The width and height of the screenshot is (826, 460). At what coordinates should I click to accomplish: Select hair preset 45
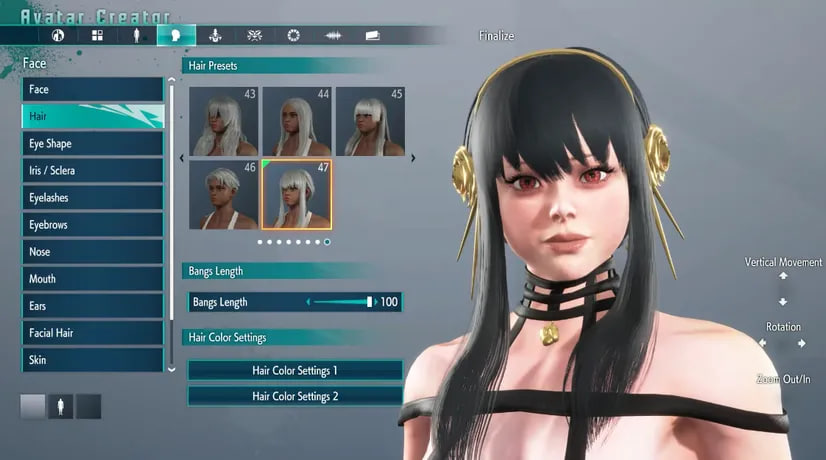[x=370, y=121]
